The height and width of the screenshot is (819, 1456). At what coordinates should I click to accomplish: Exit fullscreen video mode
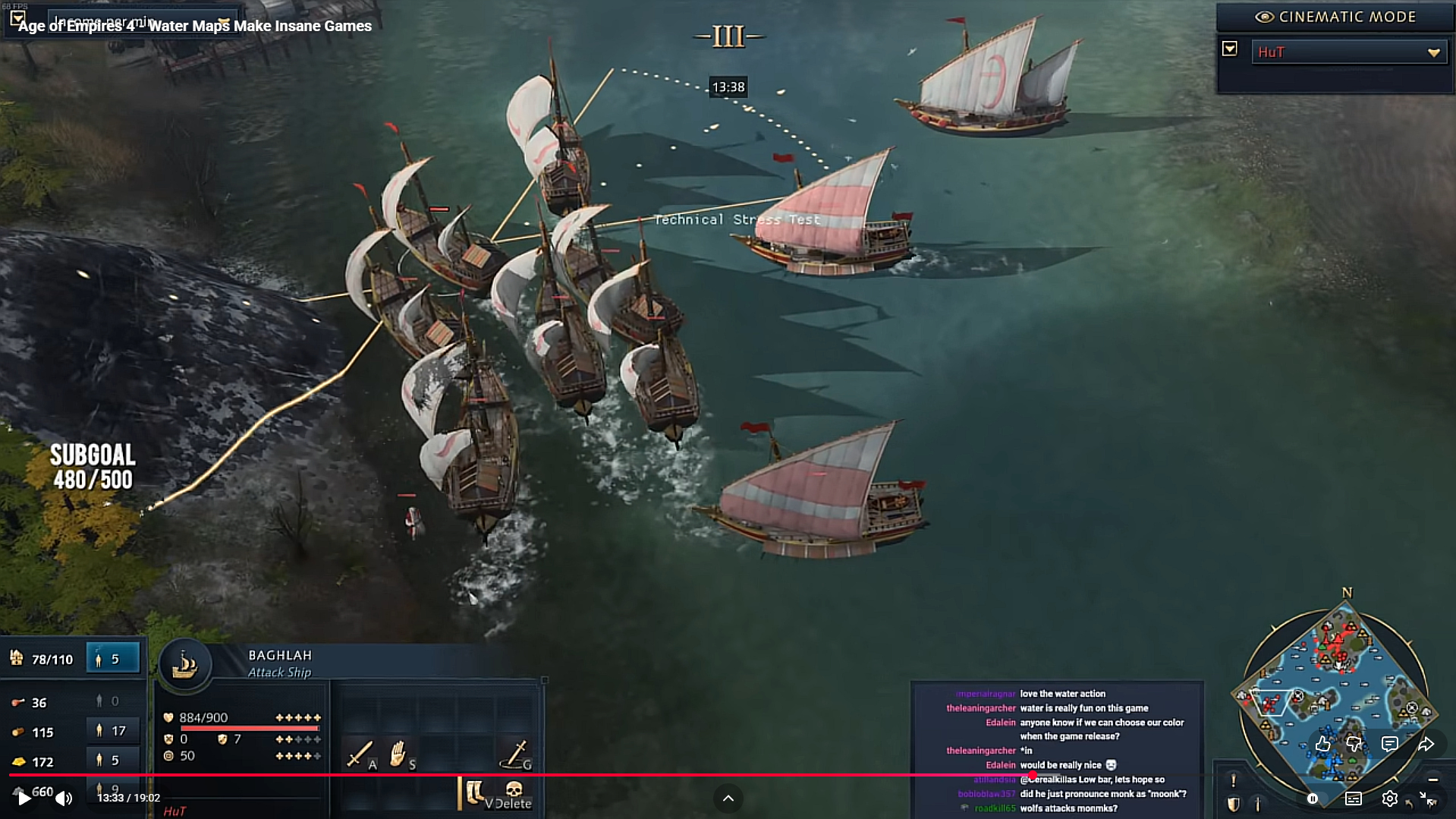coord(1427,799)
